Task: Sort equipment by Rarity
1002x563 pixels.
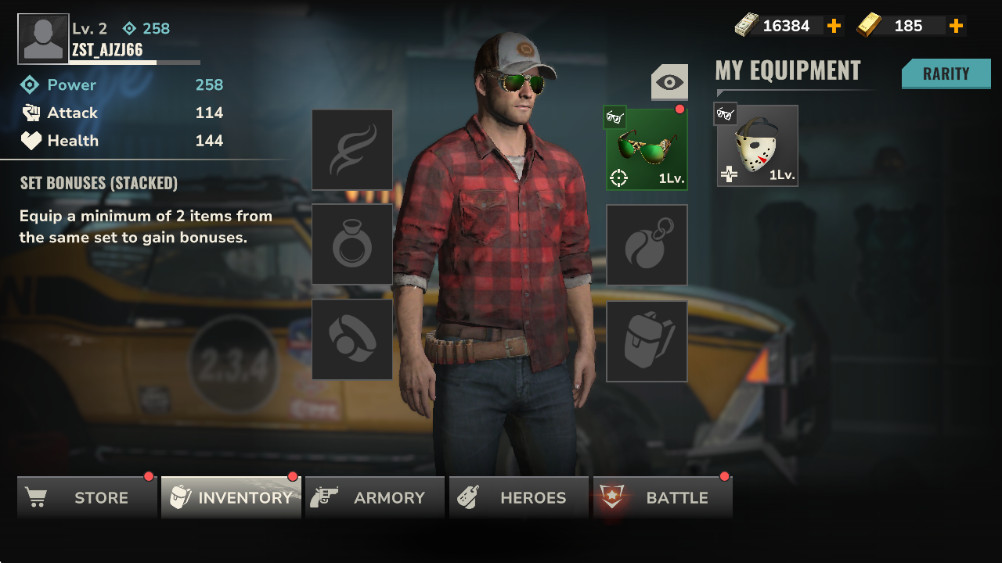Action: (x=945, y=74)
